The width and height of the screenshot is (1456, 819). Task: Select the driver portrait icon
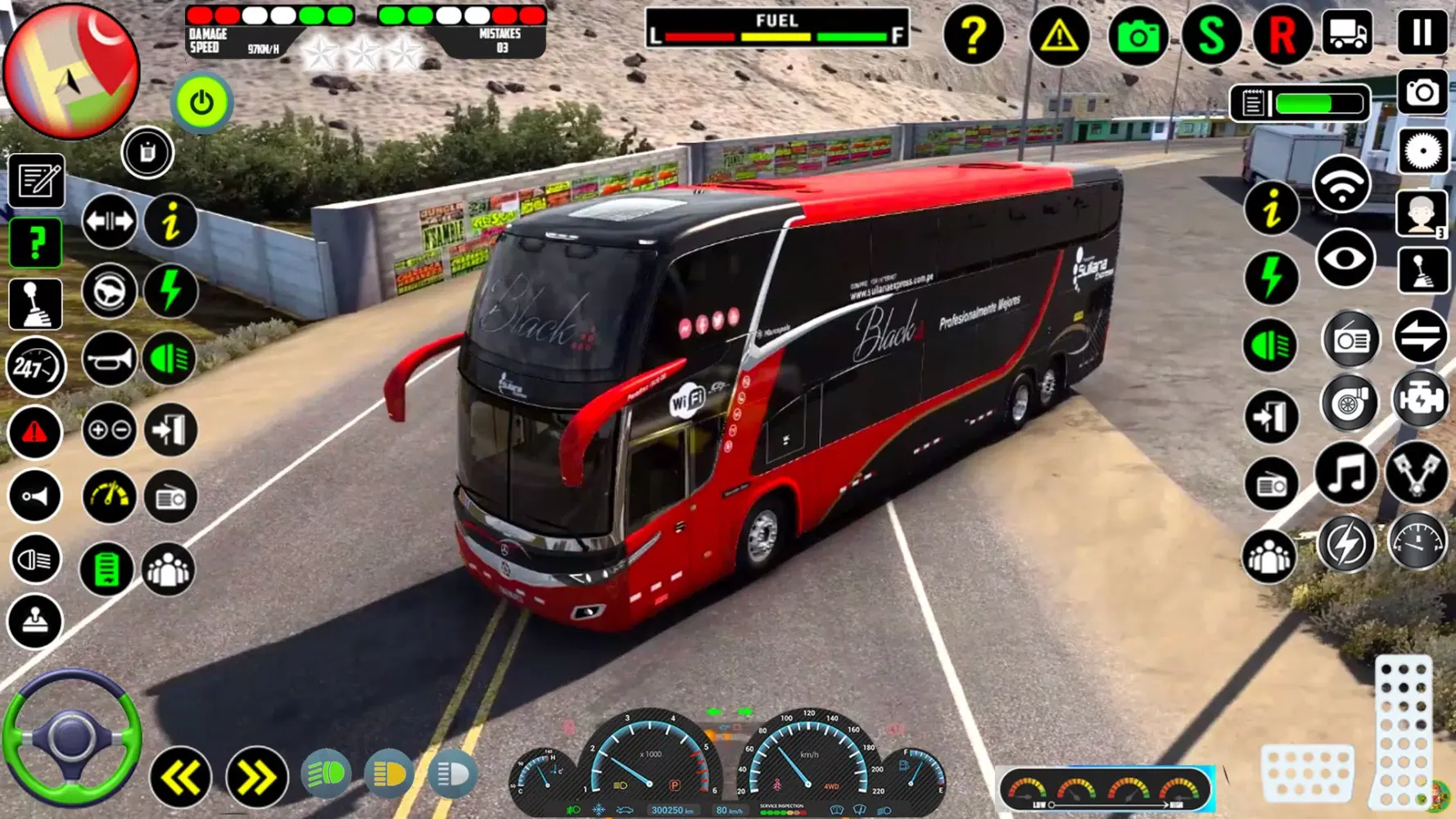coord(1422,213)
